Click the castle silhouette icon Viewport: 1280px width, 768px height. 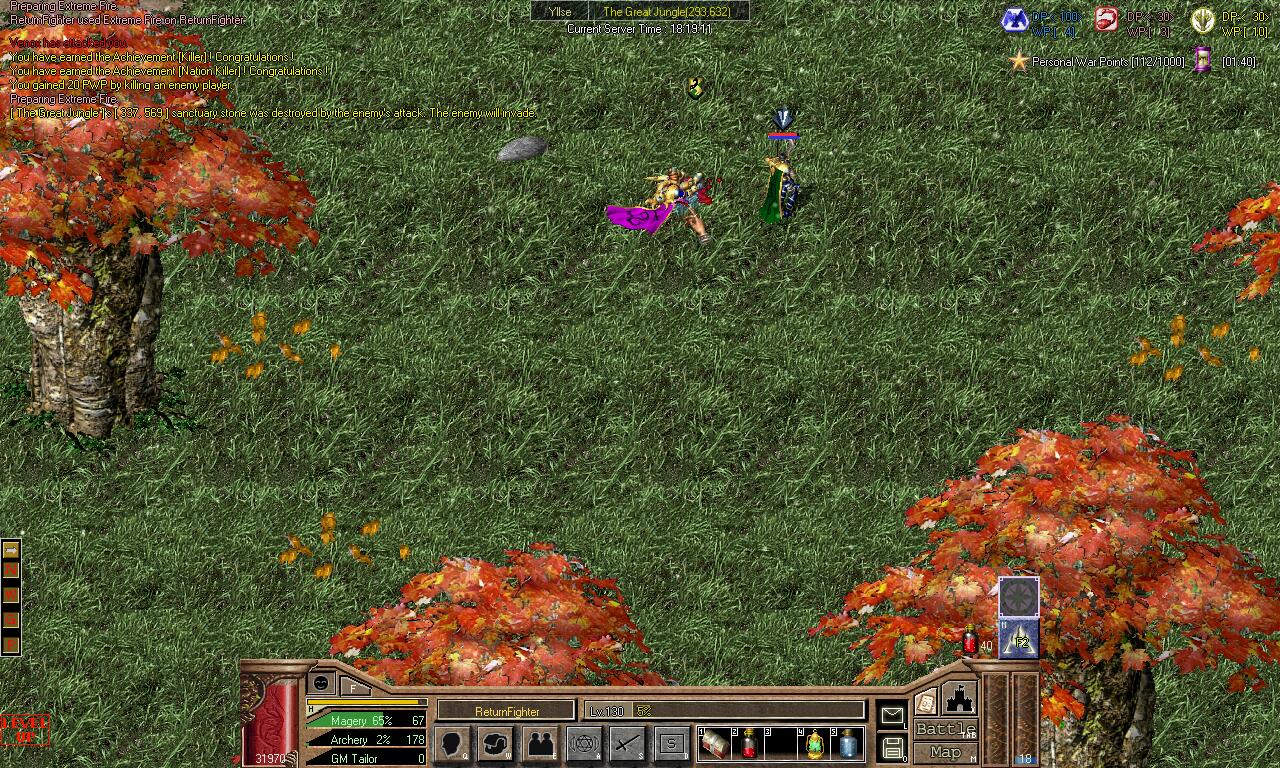(959, 697)
